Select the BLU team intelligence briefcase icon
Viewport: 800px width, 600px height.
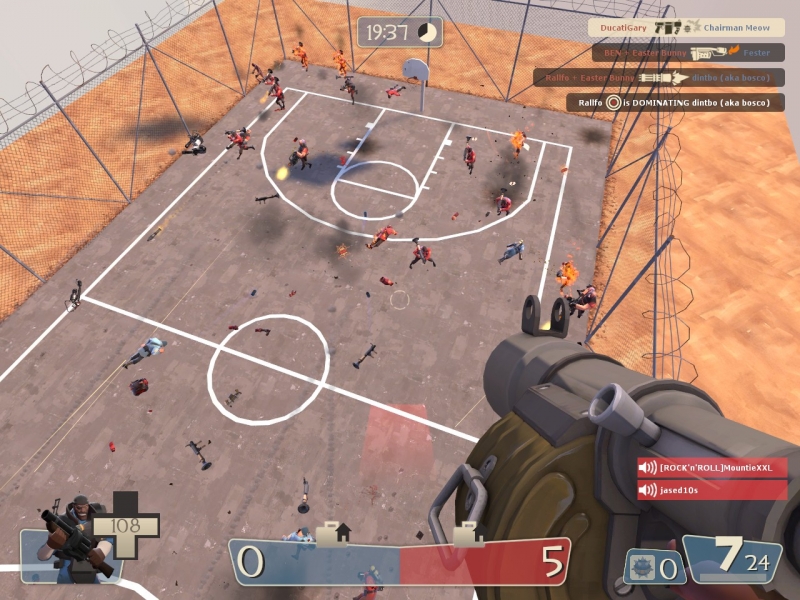333,533
